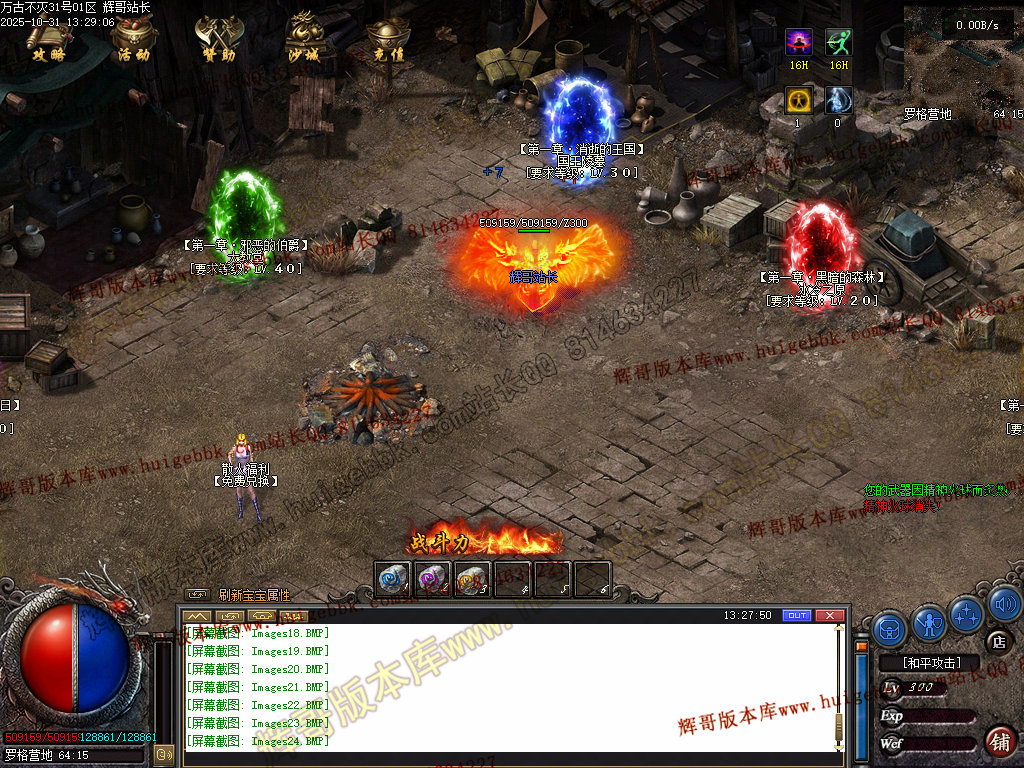The image size is (1024, 768).
Task: Select the golden human-figure circle status icon
Action: 798,100
